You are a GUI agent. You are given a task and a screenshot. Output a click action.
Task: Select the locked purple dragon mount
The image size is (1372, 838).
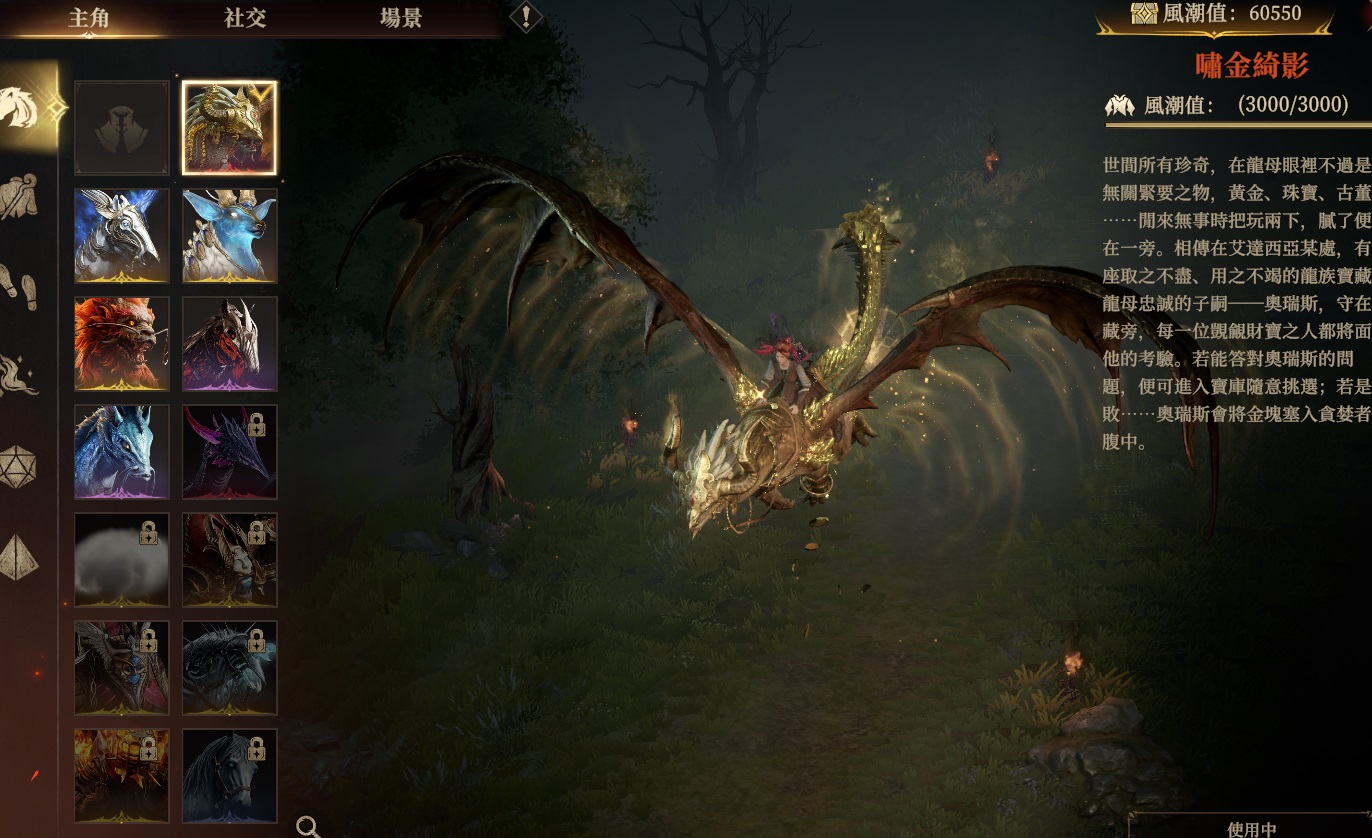(230, 452)
